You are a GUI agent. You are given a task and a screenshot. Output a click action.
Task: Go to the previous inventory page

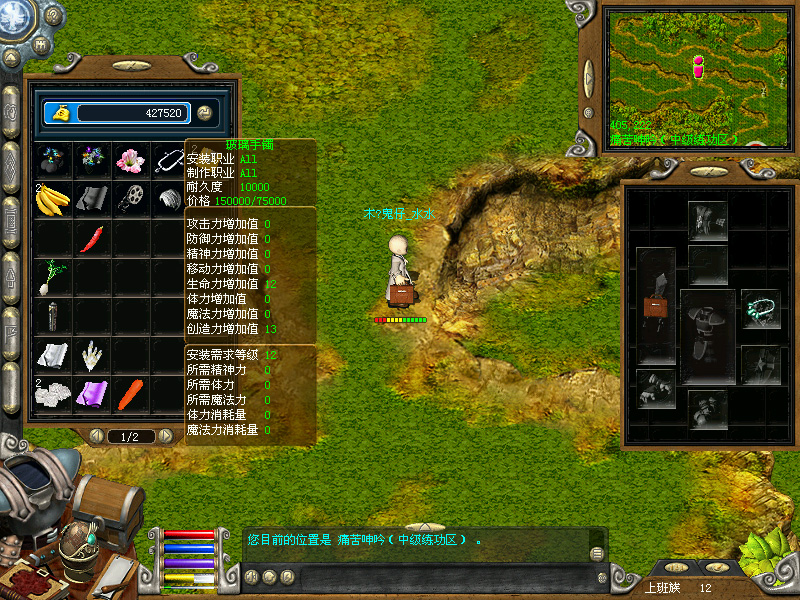pos(97,436)
